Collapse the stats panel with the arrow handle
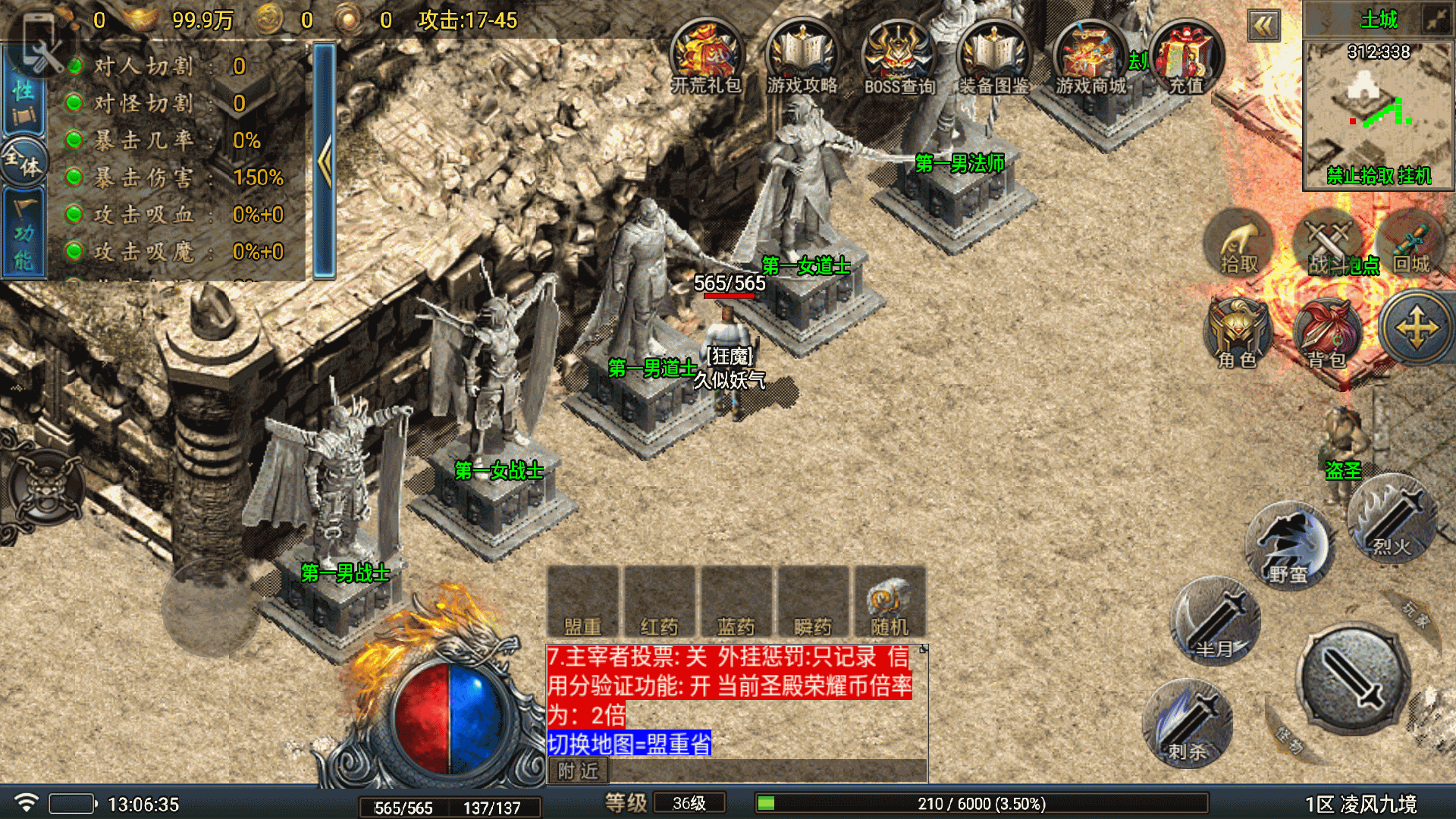 325,161
